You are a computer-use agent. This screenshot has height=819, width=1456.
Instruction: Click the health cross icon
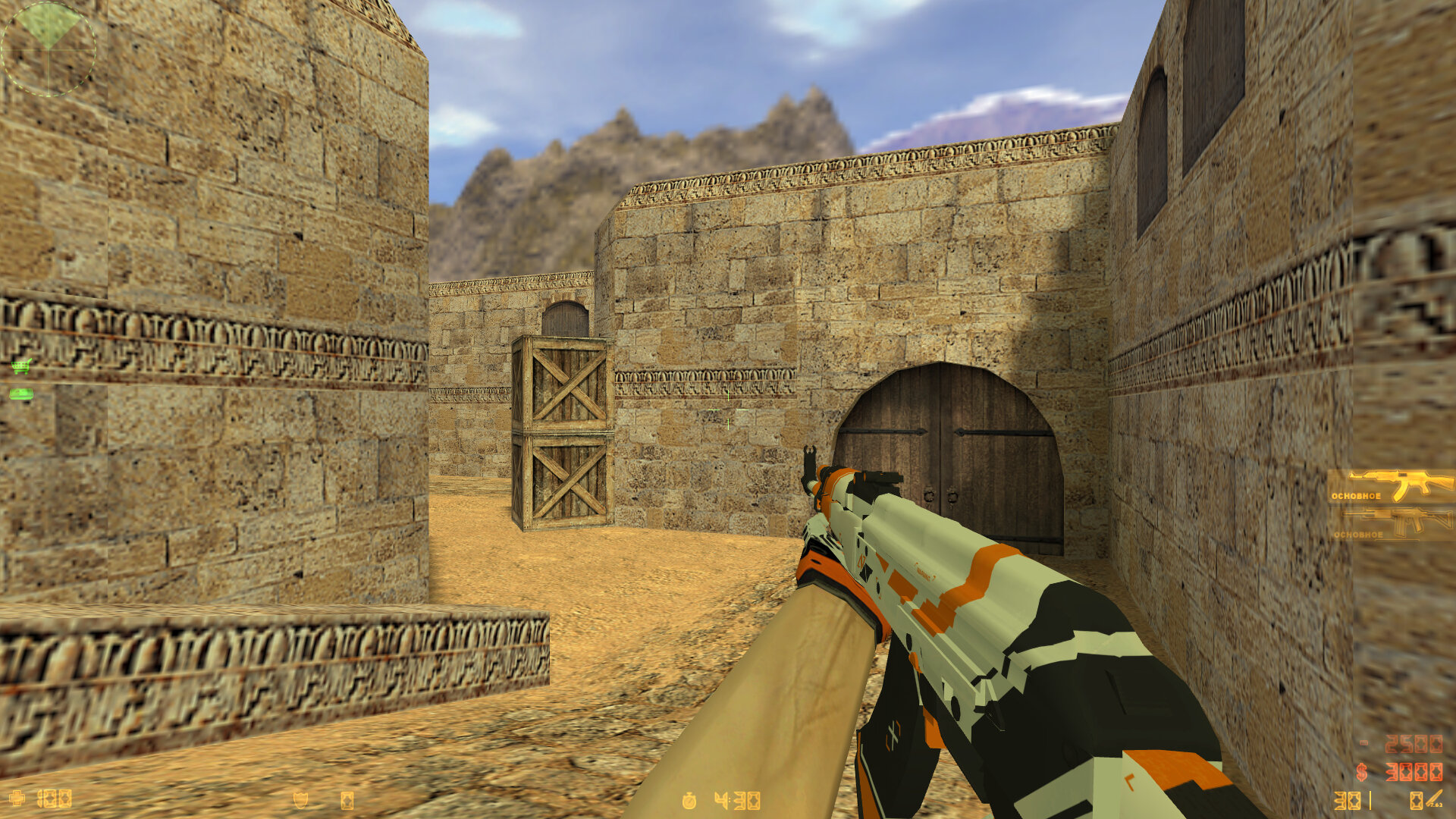(x=17, y=799)
